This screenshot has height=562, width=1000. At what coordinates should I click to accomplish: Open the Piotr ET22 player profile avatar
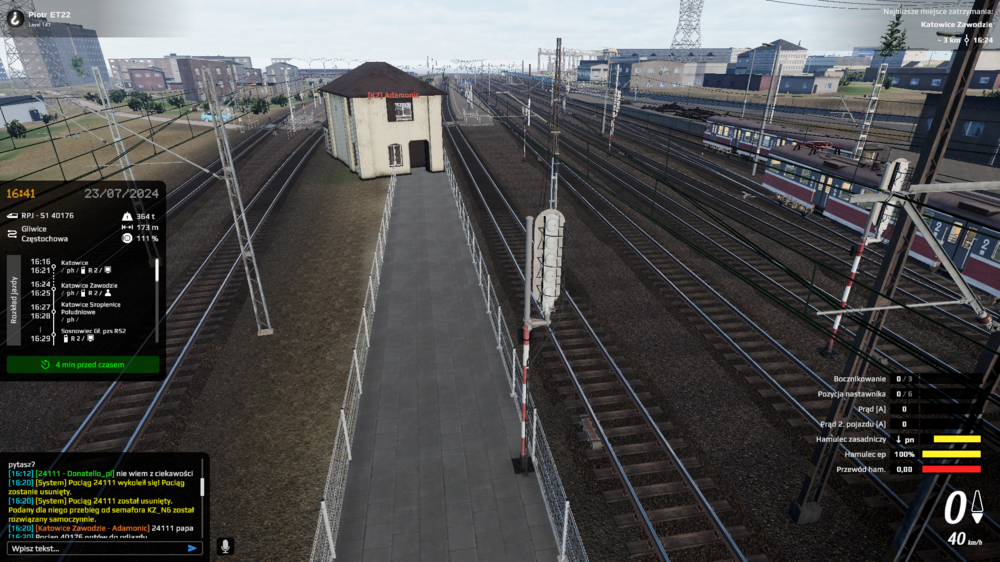coord(15,17)
